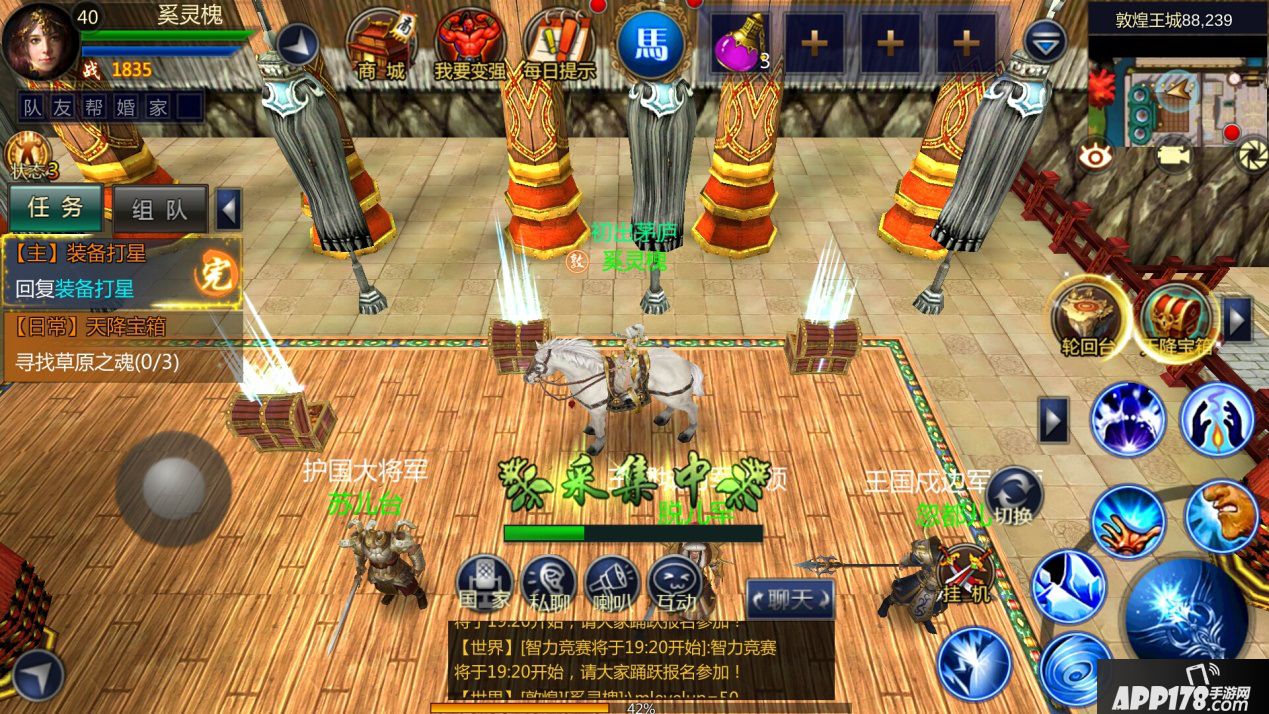Screen dimensions: 1269x714
Task: Tap the 切换 target switch button
Action: tap(1013, 496)
